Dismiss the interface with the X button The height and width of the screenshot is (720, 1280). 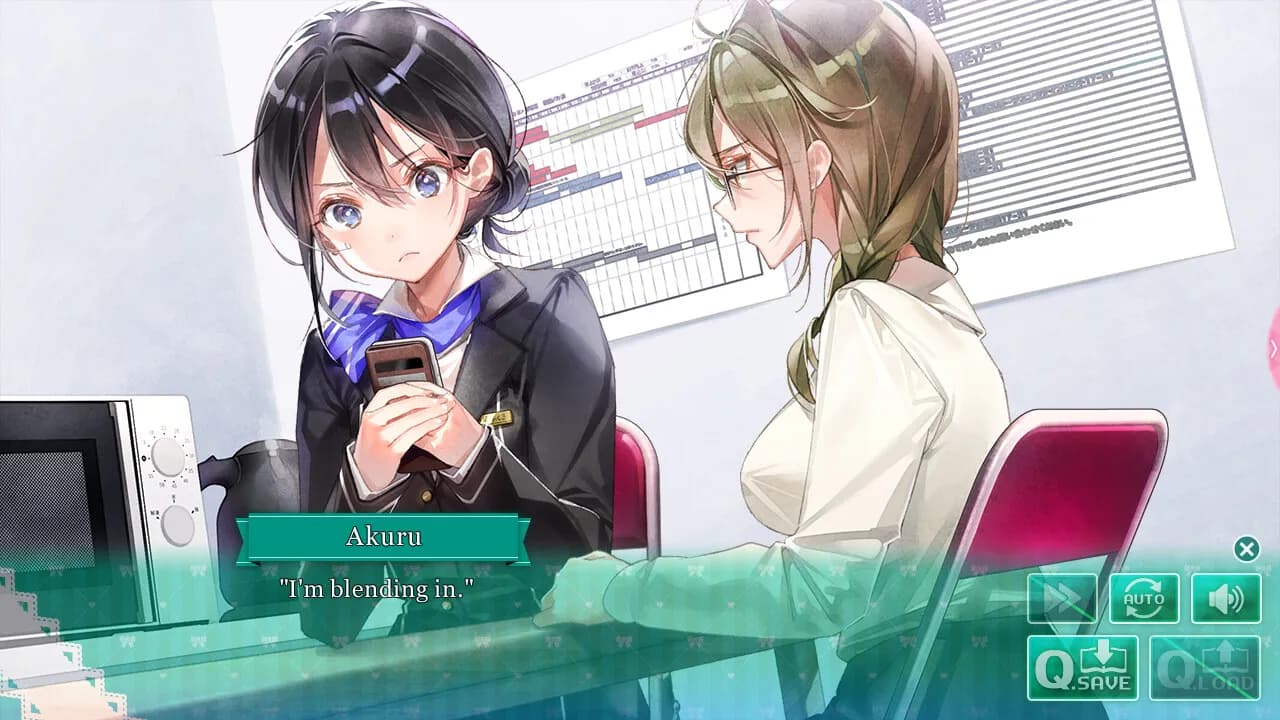pyautogui.click(x=1245, y=548)
